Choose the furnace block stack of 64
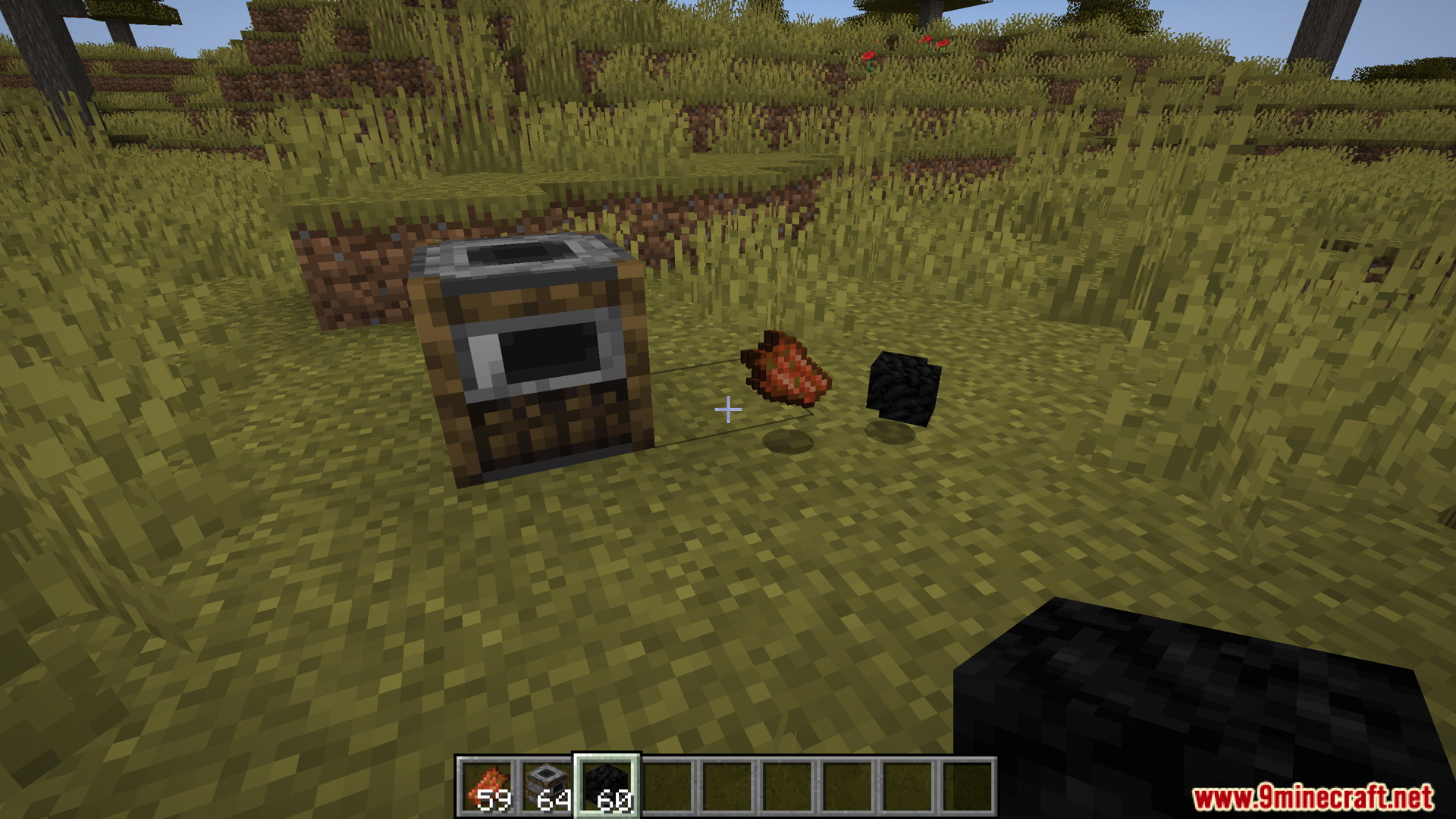 point(546,787)
